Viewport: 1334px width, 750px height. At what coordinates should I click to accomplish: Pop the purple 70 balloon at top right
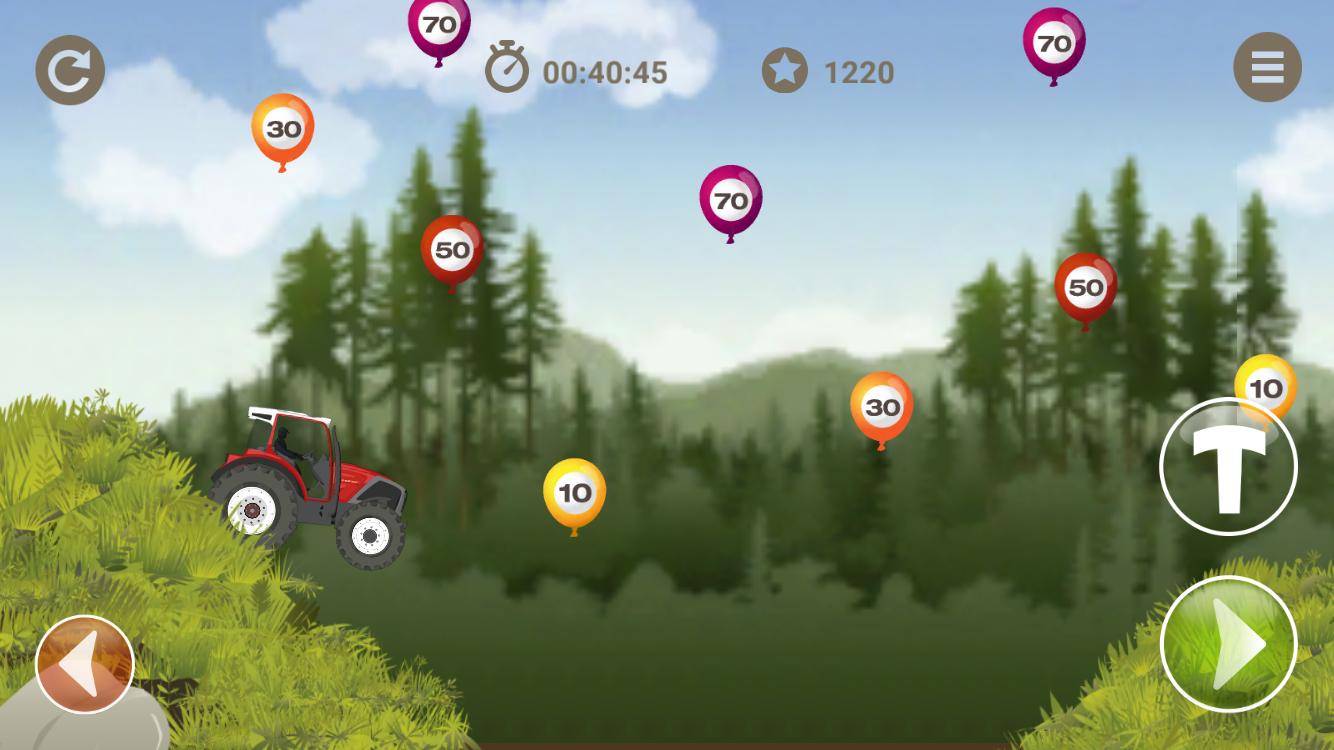coord(1053,44)
